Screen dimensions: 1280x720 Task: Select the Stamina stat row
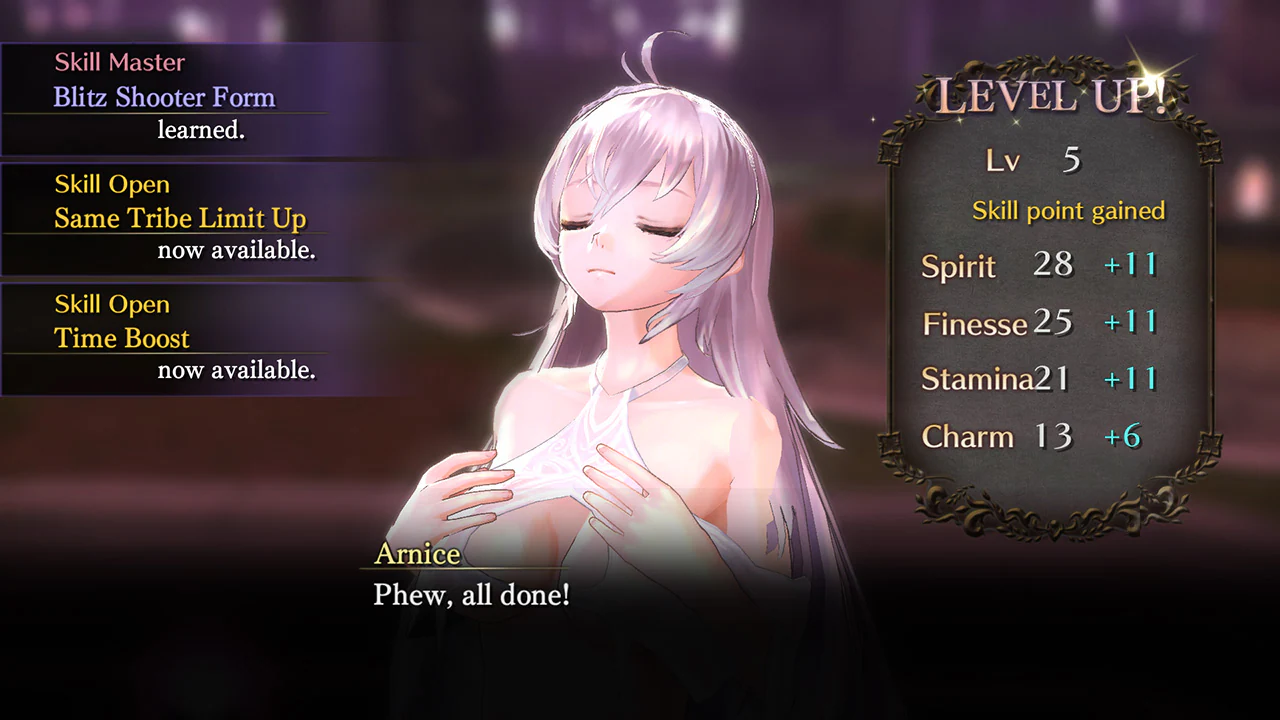[x=976, y=379]
